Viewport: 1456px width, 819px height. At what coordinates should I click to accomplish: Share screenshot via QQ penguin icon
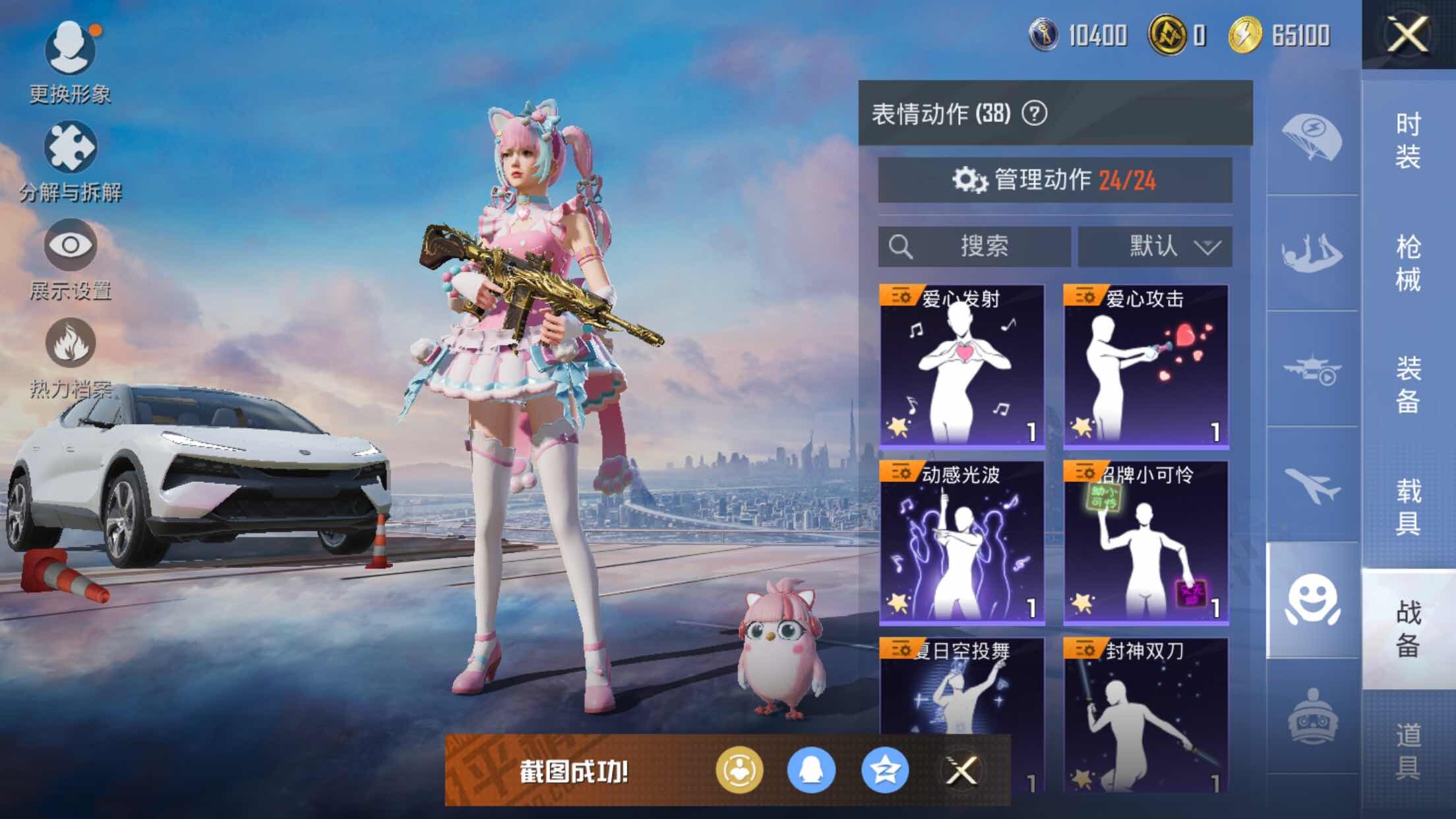pos(811,770)
